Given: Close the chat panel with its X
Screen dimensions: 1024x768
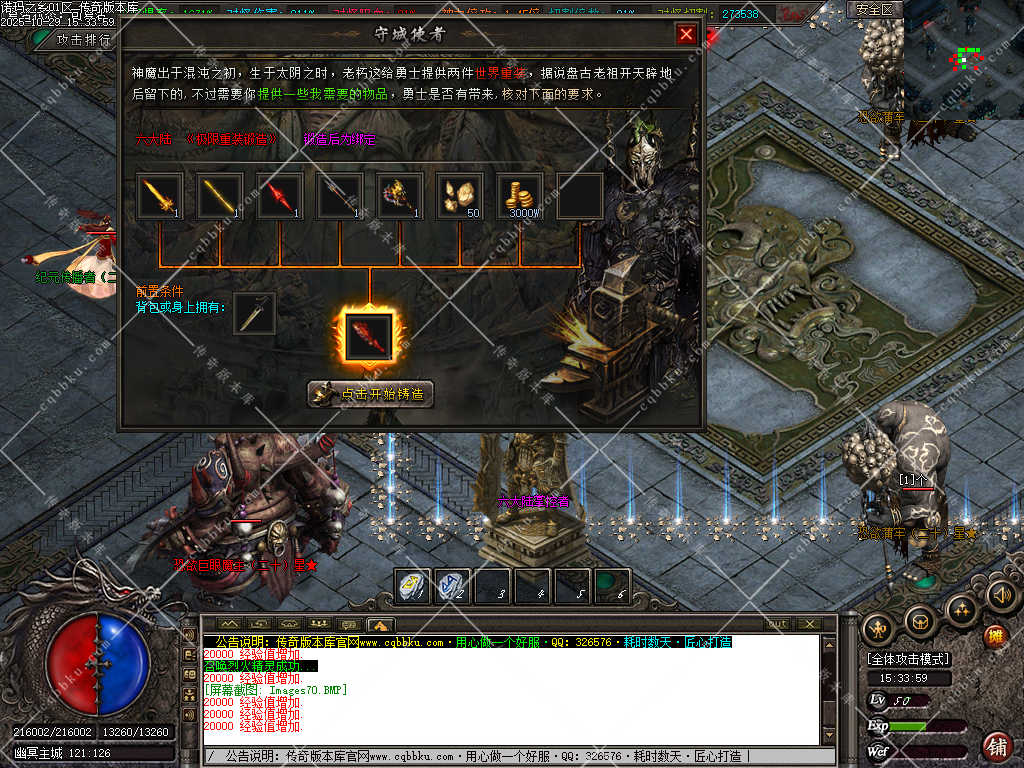Looking at the screenshot, I should 808,624.
